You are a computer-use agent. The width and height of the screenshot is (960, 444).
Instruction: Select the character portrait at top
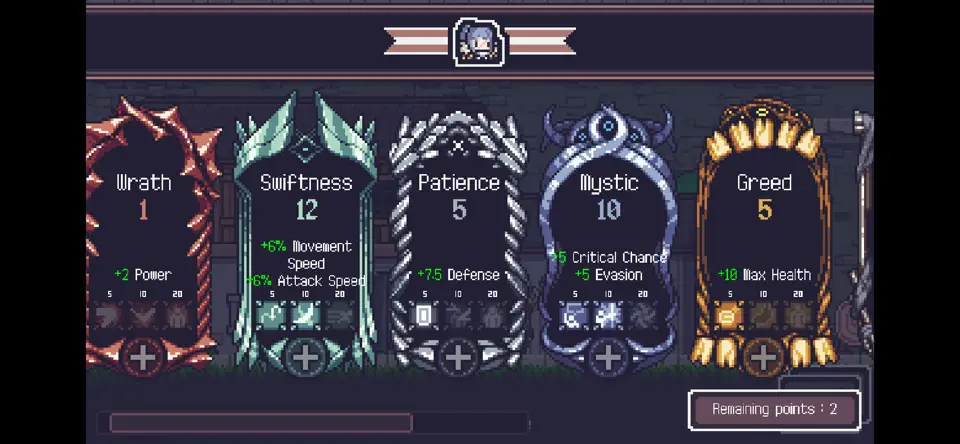(478, 42)
